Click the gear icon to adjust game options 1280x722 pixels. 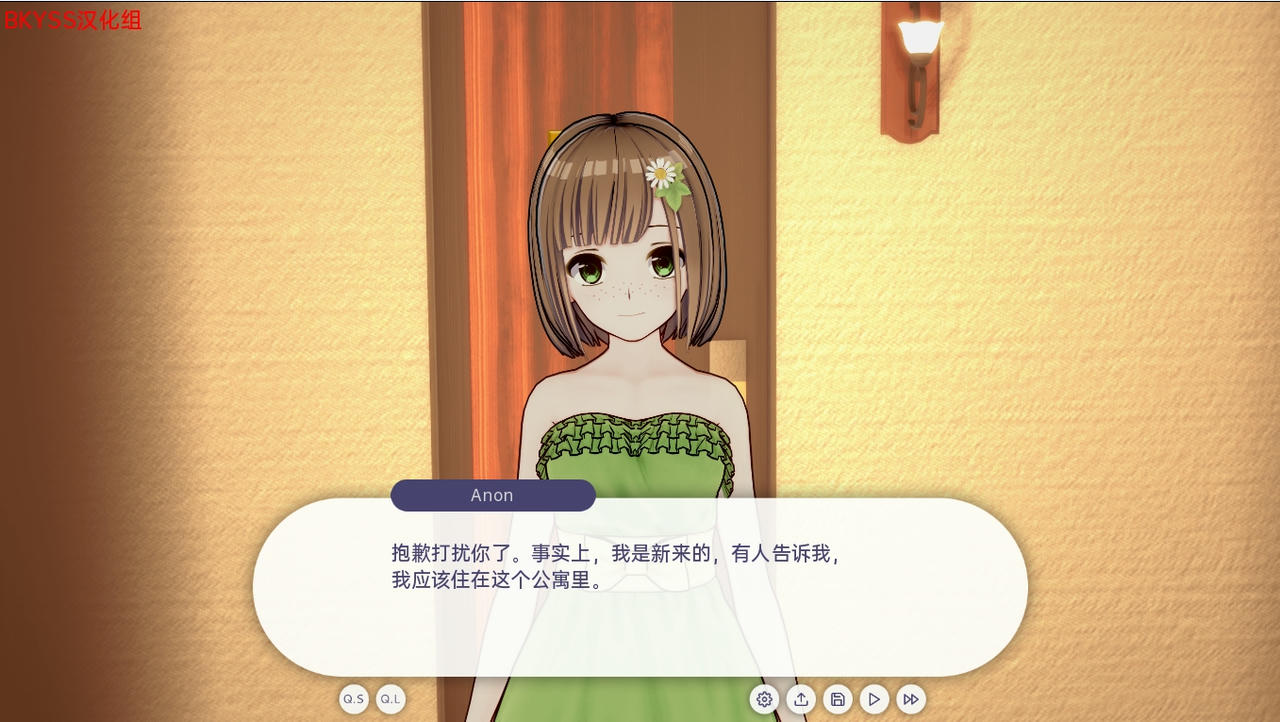click(x=764, y=699)
